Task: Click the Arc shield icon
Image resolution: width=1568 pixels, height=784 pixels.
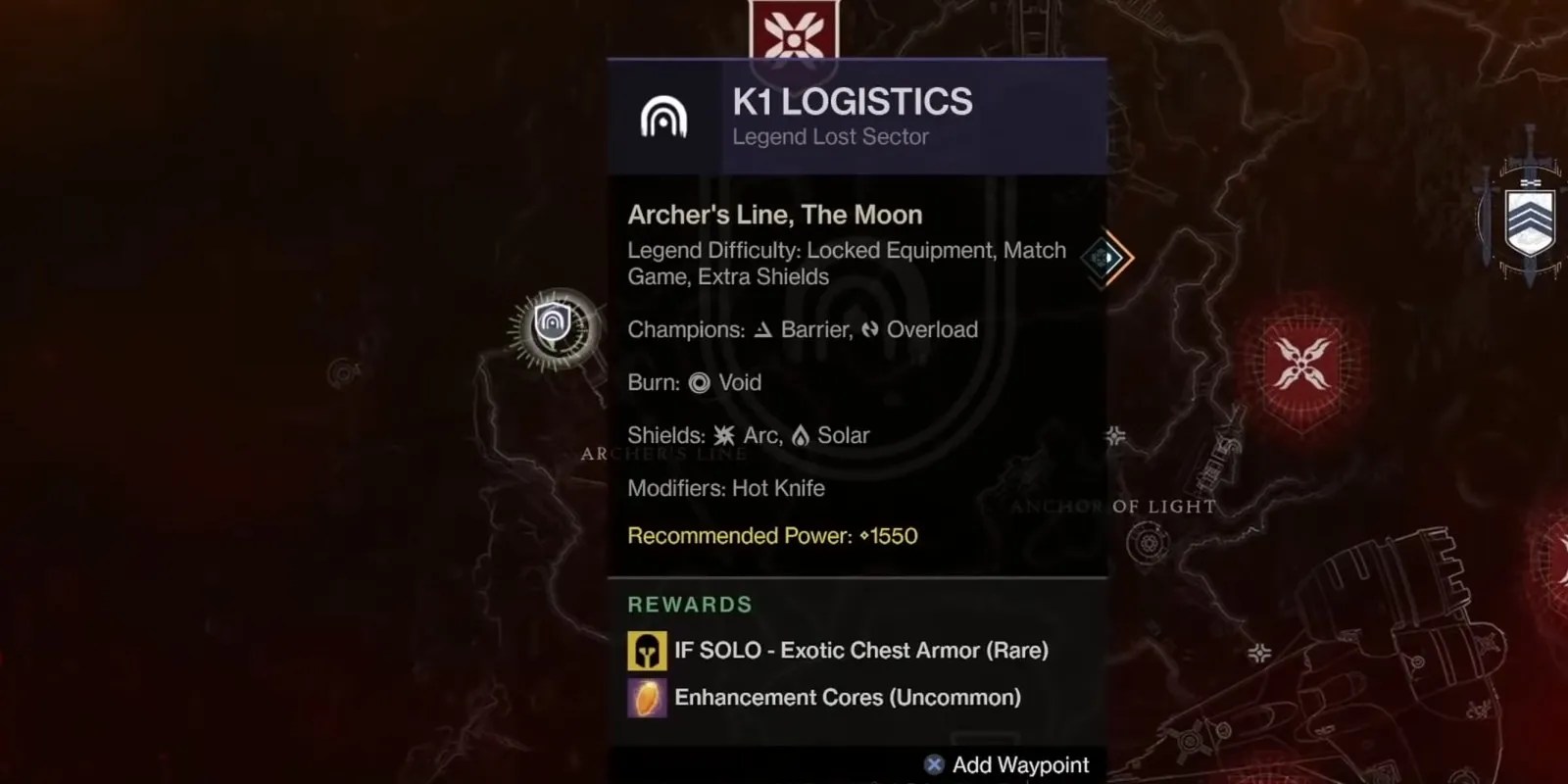Action: (722, 435)
